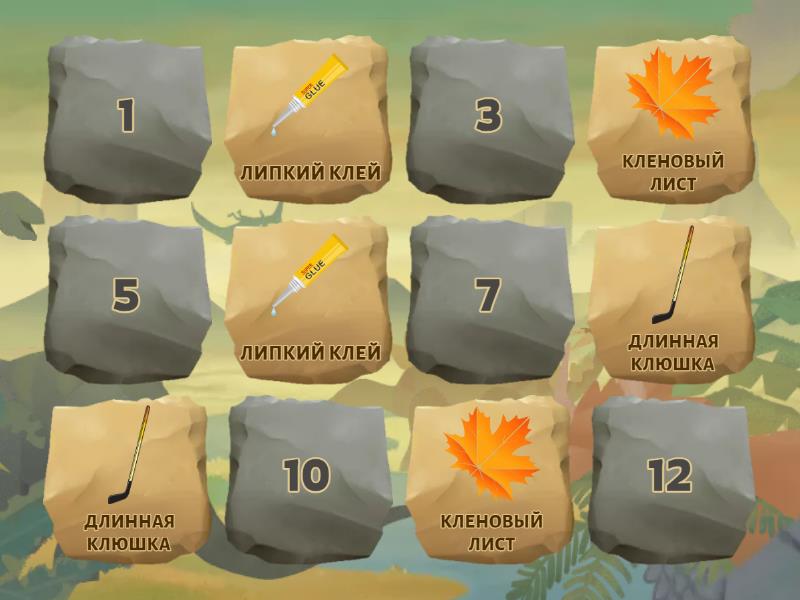Click the stone tile marked 12
The image size is (800, 600).
(670, 477)
